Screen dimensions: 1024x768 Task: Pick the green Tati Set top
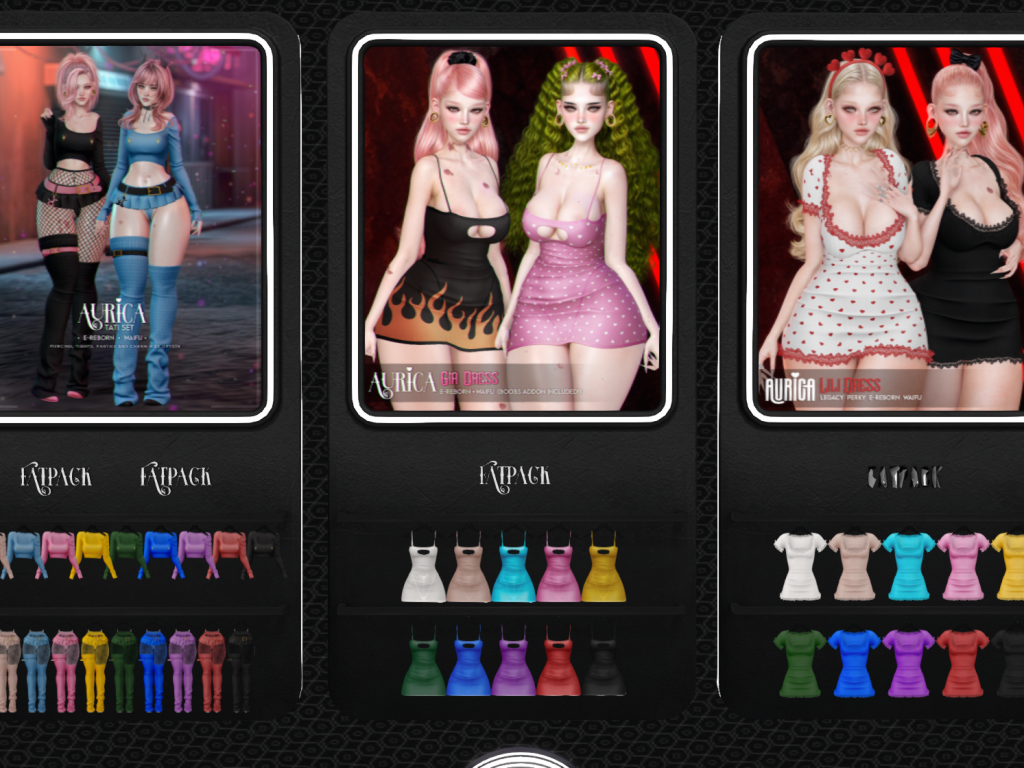pos(127,554)
